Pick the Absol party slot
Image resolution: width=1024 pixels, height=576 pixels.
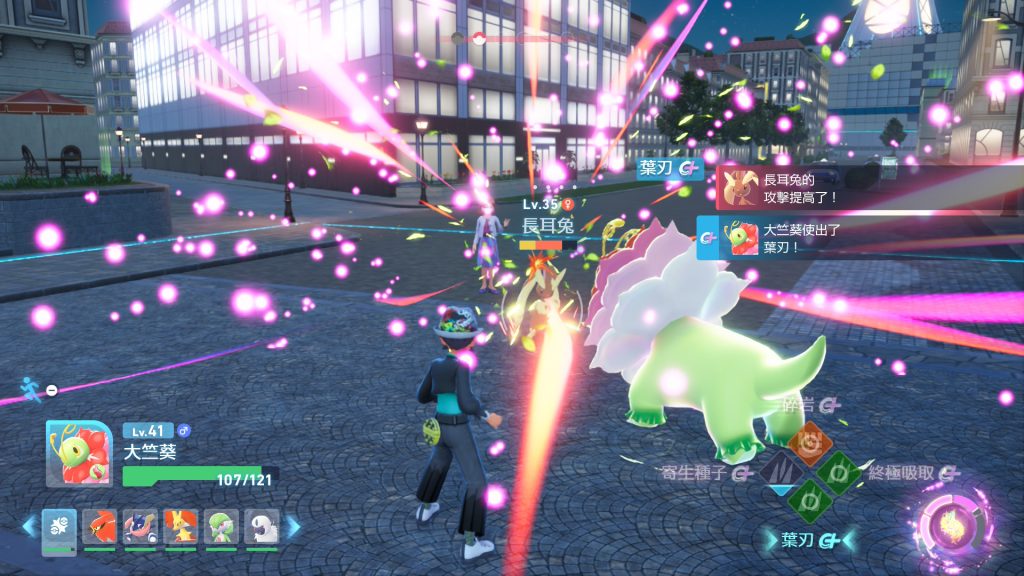261,527
